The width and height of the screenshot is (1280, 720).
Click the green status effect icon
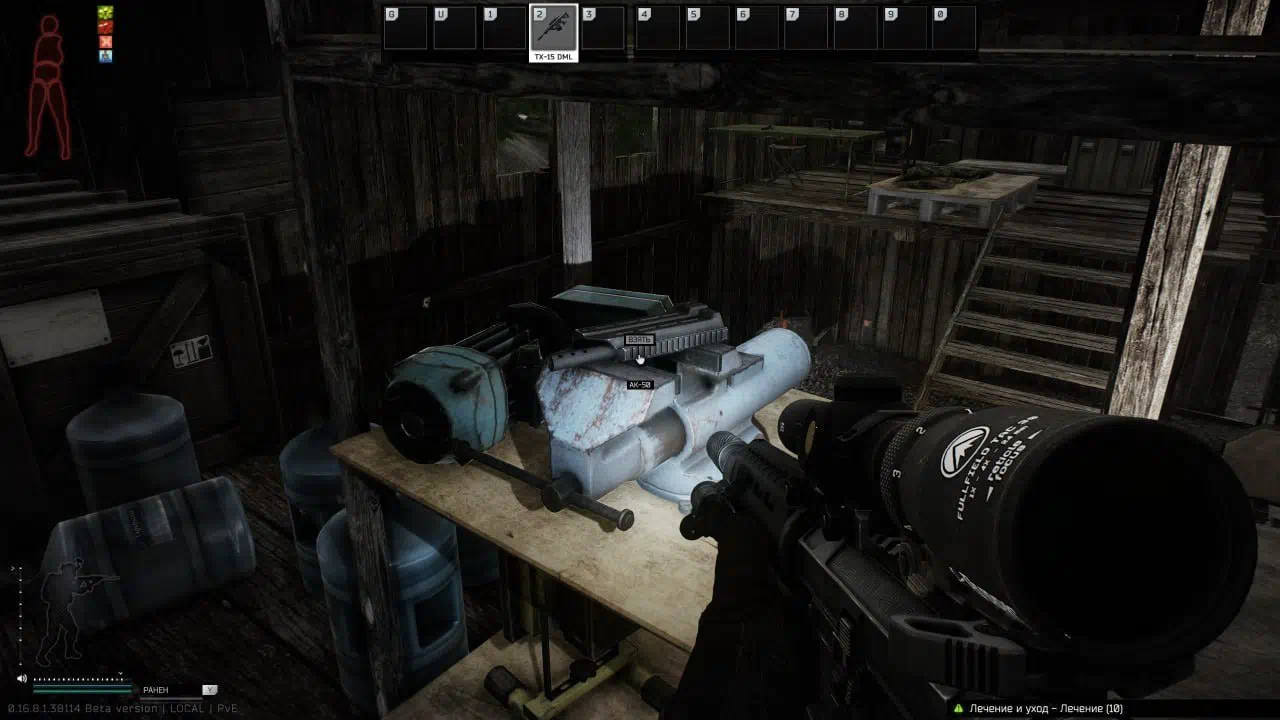(x=105, y=13)
